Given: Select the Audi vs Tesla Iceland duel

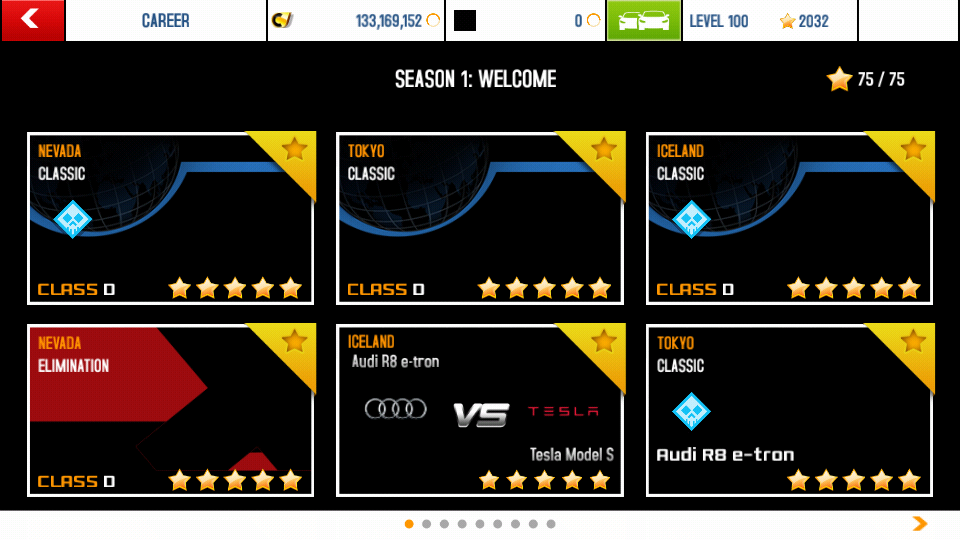Looking at the screenshot, I should pos(480,410).
